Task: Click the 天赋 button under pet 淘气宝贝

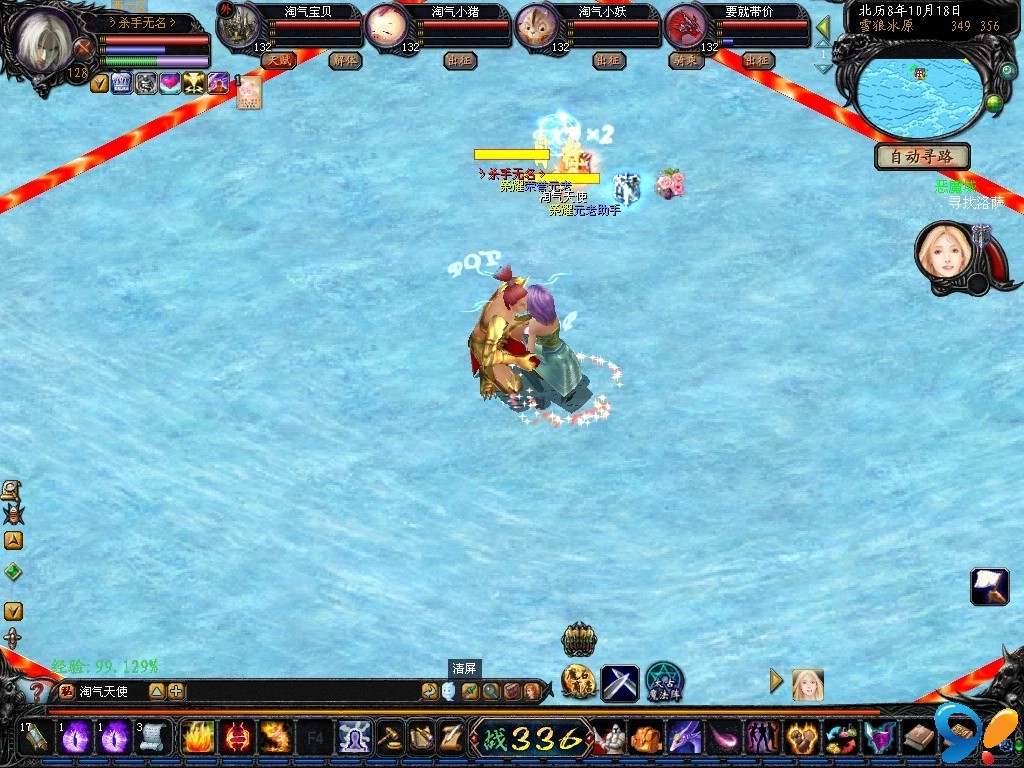Action: coord(278,61)
